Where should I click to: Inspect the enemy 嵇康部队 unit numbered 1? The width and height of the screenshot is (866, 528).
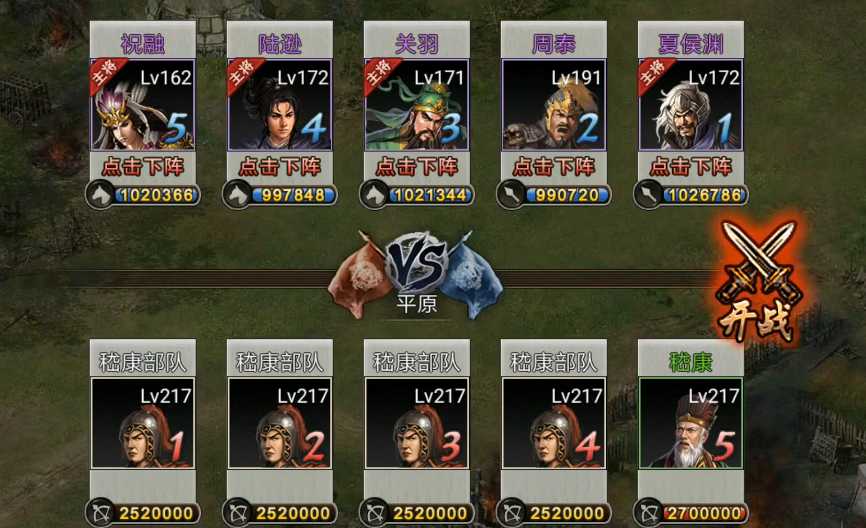142,423
